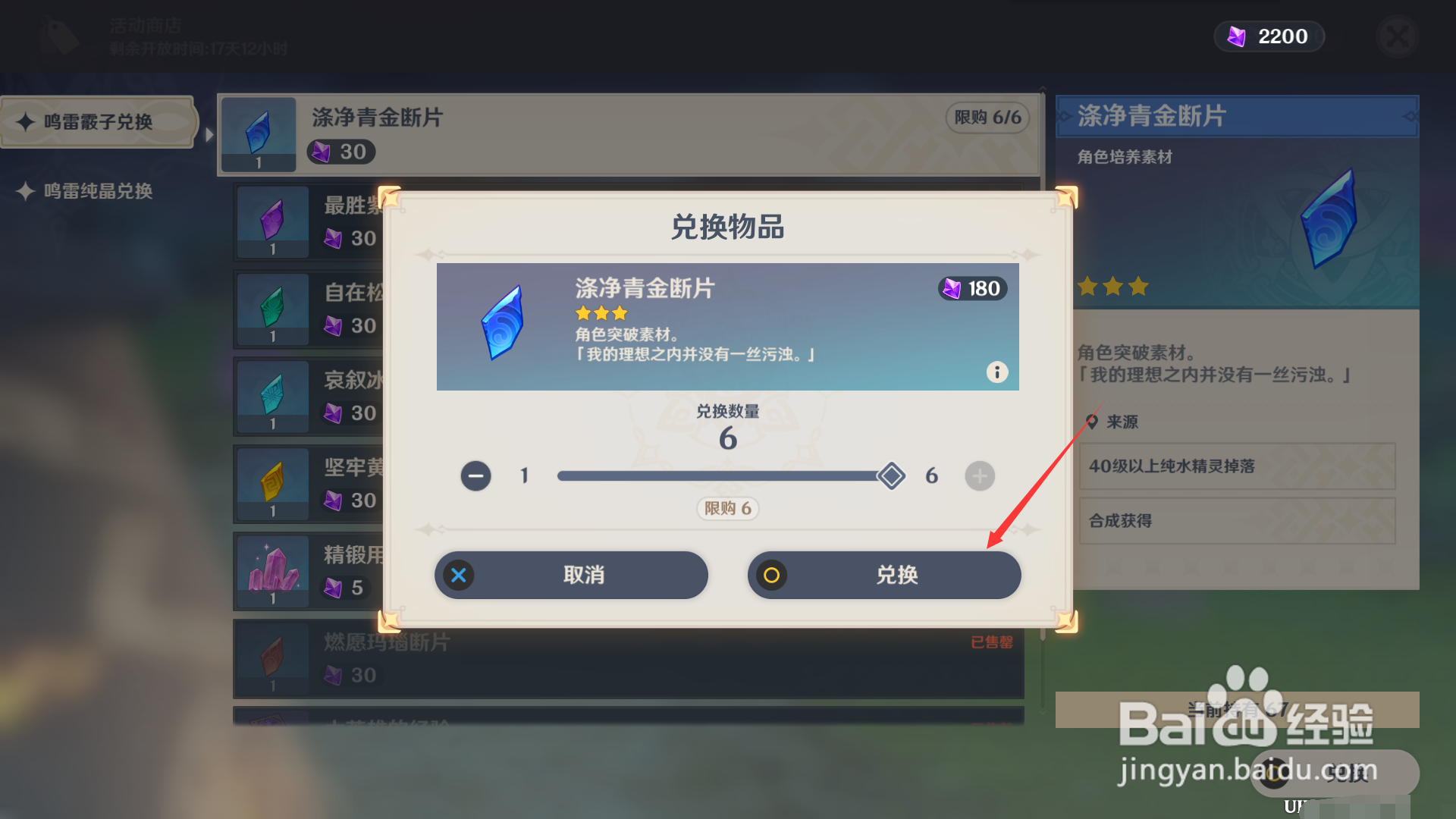Open the item info via the i icon

[996, 372]
